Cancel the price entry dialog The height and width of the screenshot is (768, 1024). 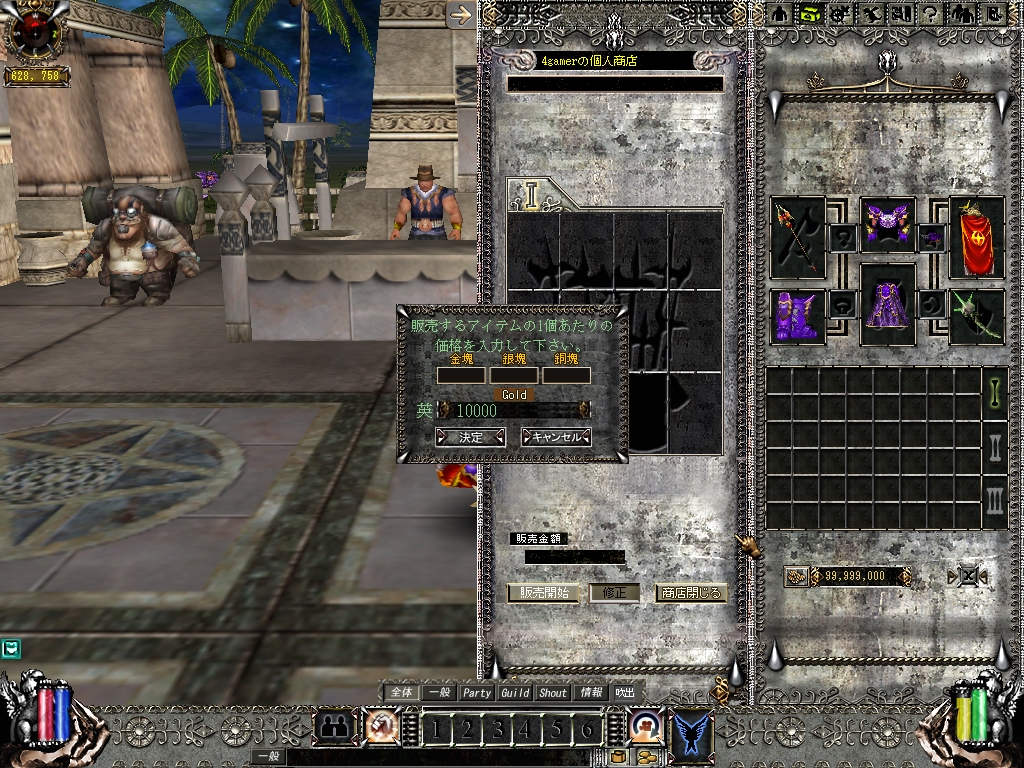[556, 437]
